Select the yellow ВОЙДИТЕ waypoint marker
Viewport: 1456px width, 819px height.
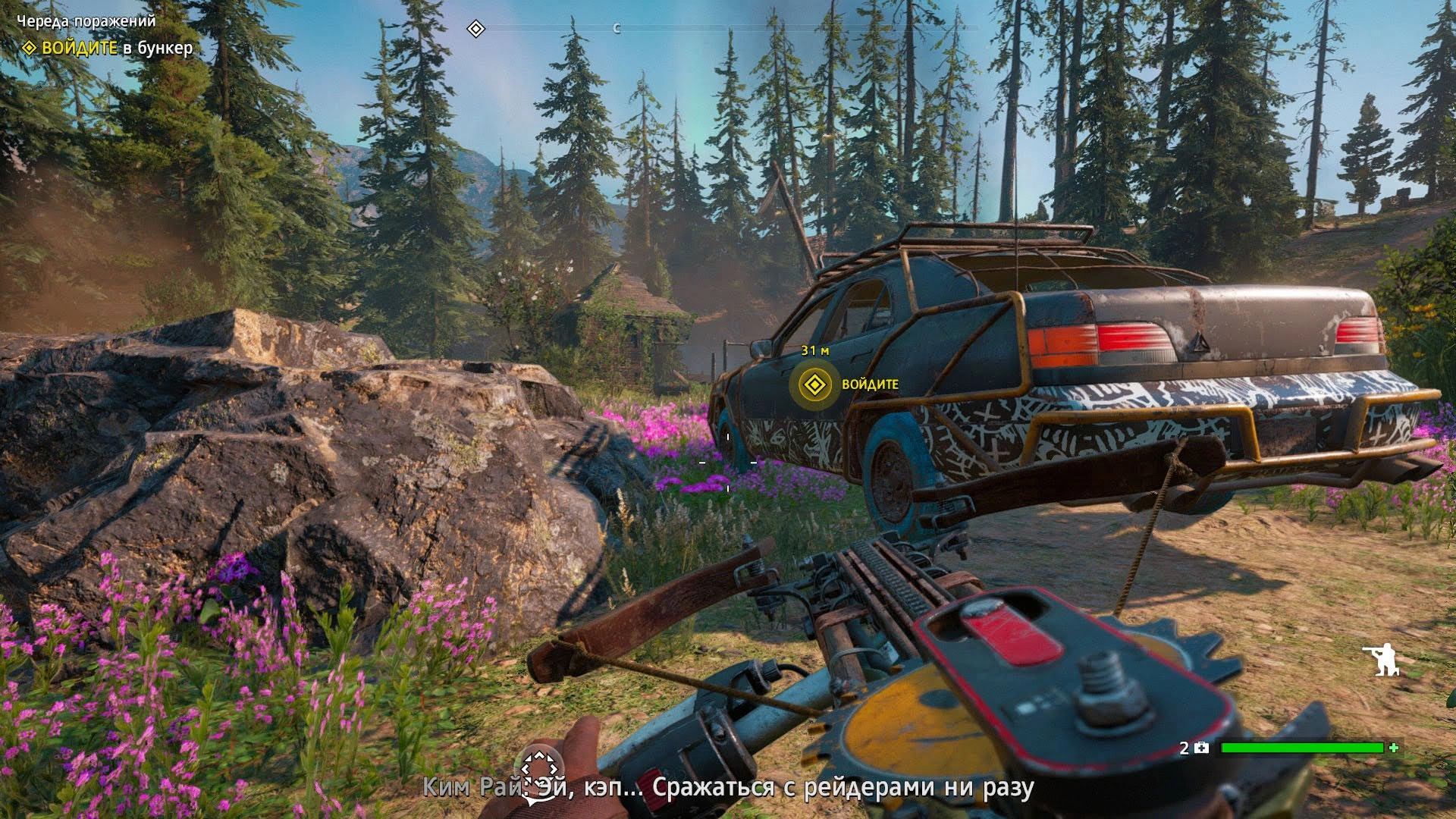814,385
